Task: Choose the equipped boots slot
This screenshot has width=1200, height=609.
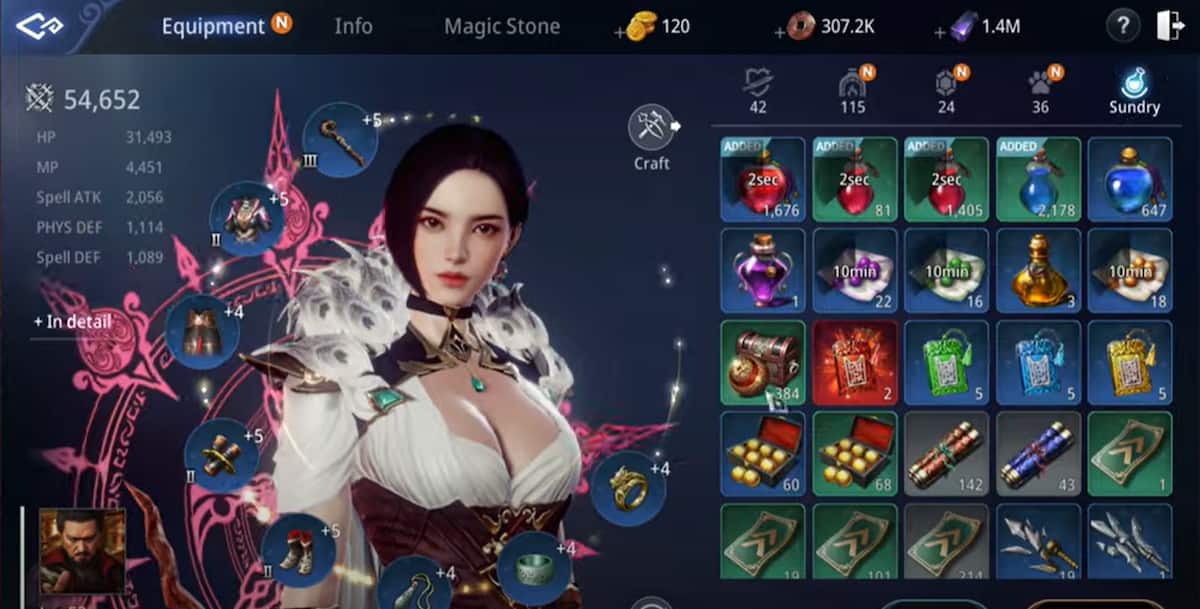Action: [298, 550]
